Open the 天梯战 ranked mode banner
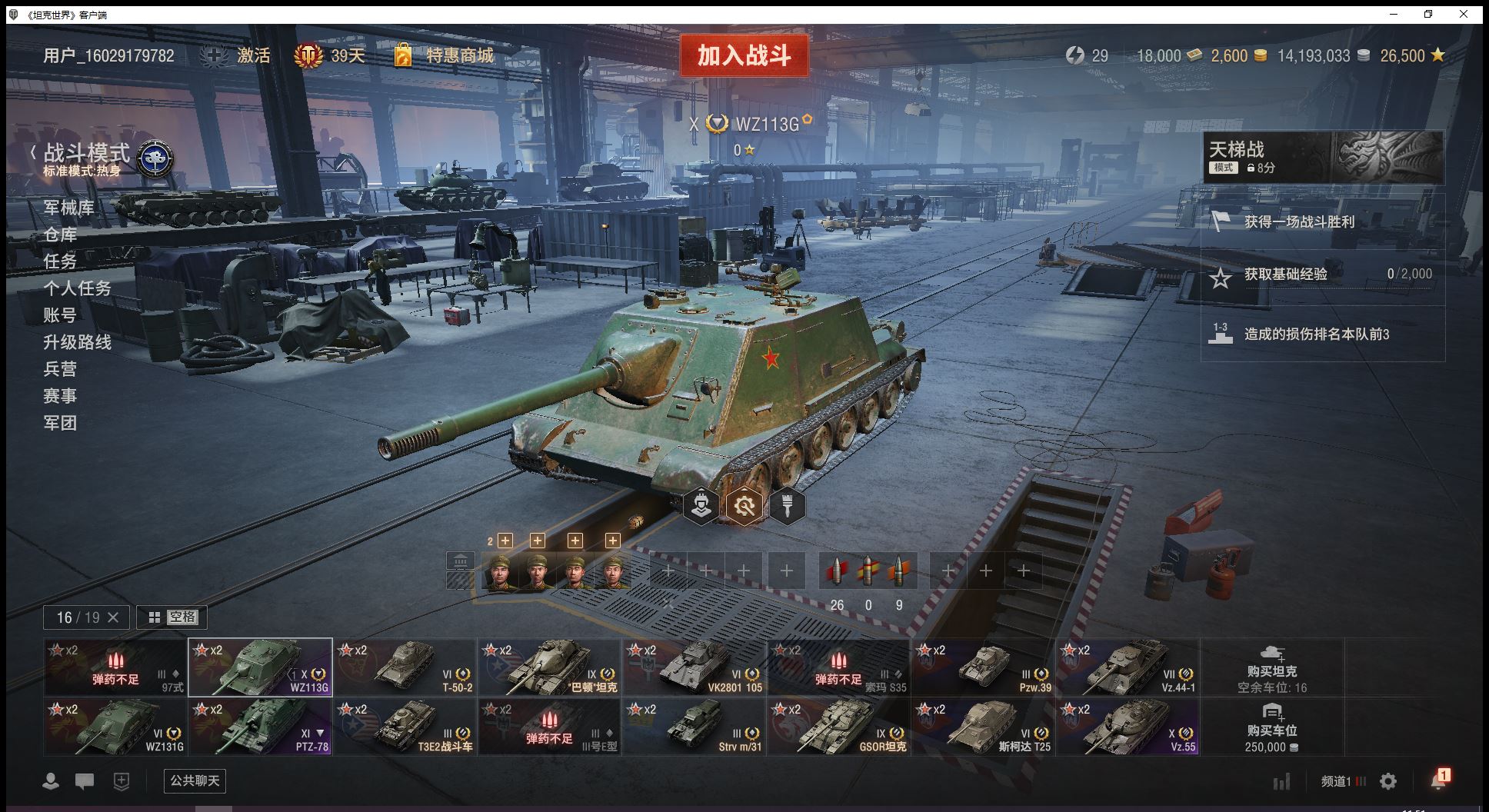 pyautogui.click(x=1323, y=157)
